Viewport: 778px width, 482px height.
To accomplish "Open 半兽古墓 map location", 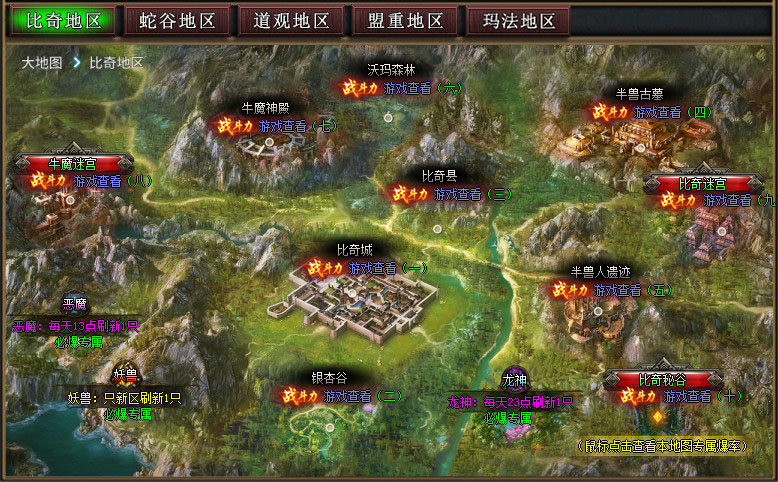I will [x=637, y=94].
